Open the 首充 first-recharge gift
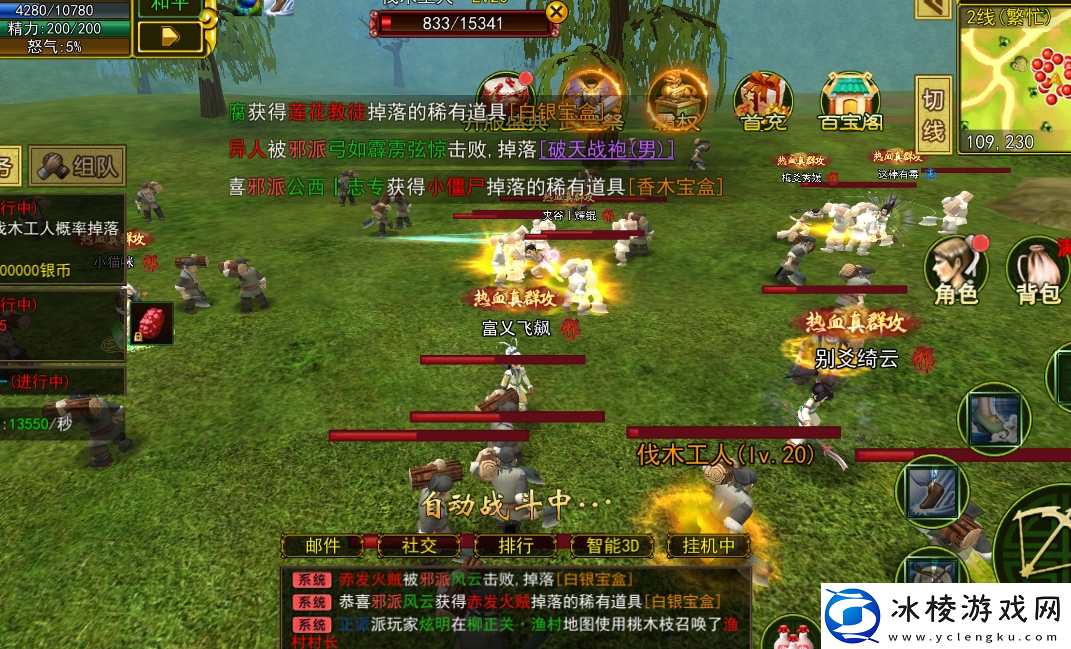Viewport: 1071px width, 649px height. click(x=763, y=100)
